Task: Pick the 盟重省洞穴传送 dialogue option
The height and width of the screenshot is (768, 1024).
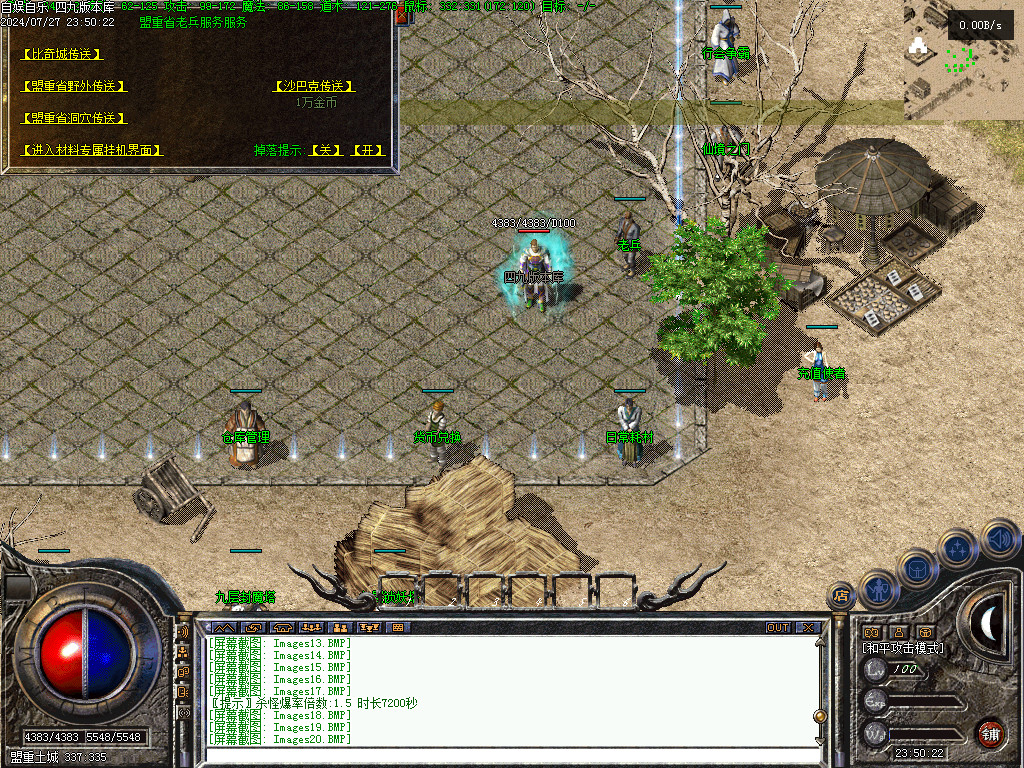Action: (74, 118)
